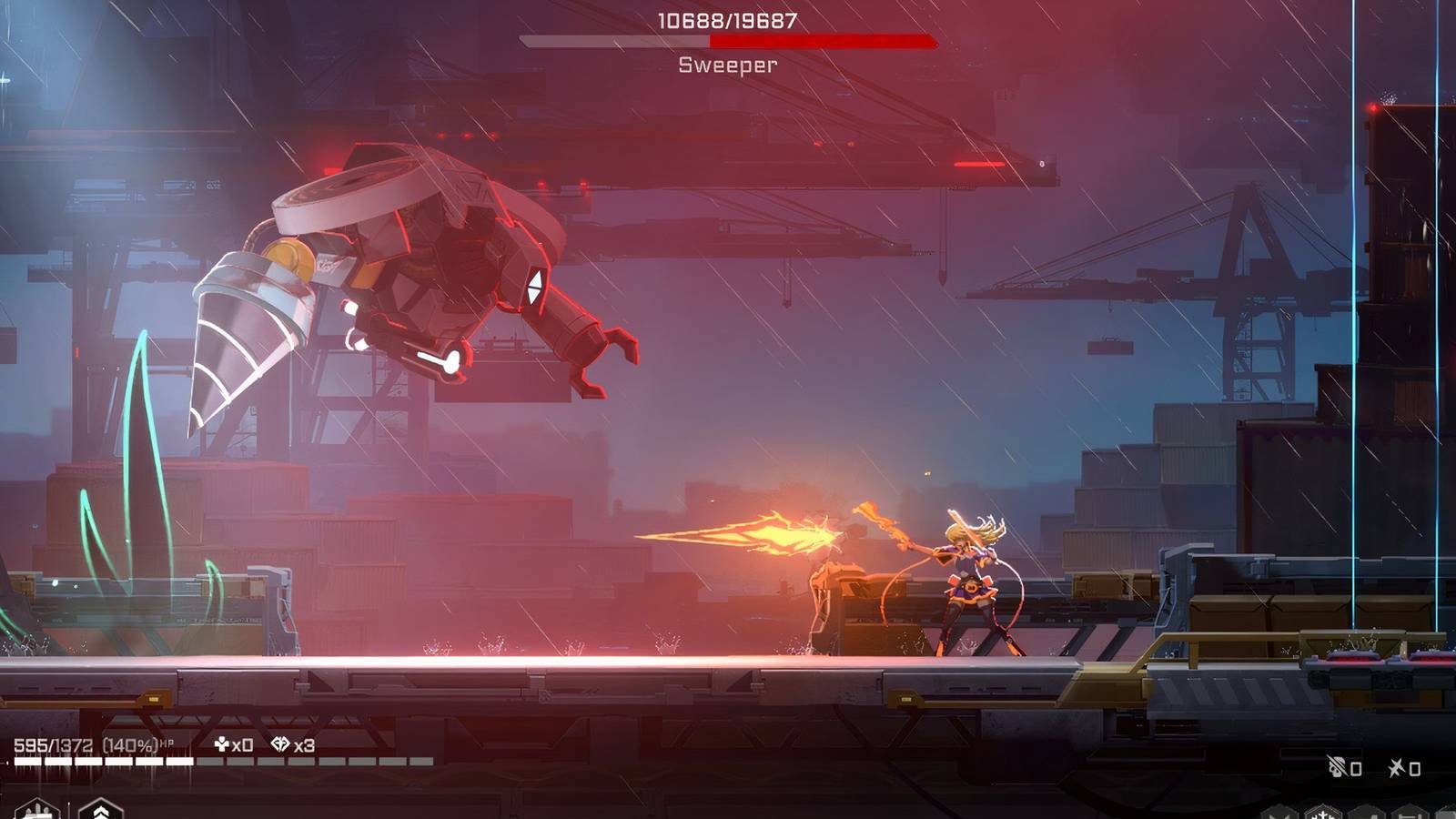Select the Sweeper boss name label
The image size is (1456, 819).
click(x=727, y=65)
